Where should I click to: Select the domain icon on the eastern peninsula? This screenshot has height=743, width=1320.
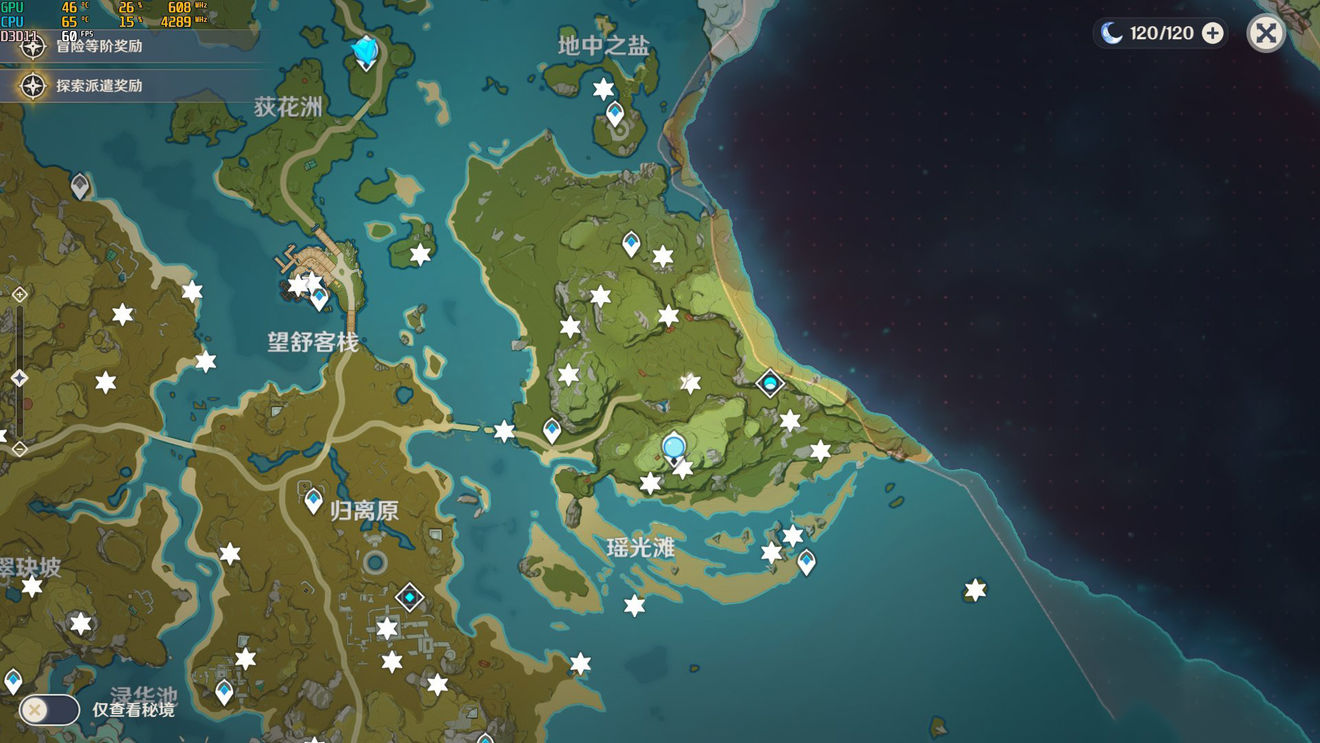point(770,383)
